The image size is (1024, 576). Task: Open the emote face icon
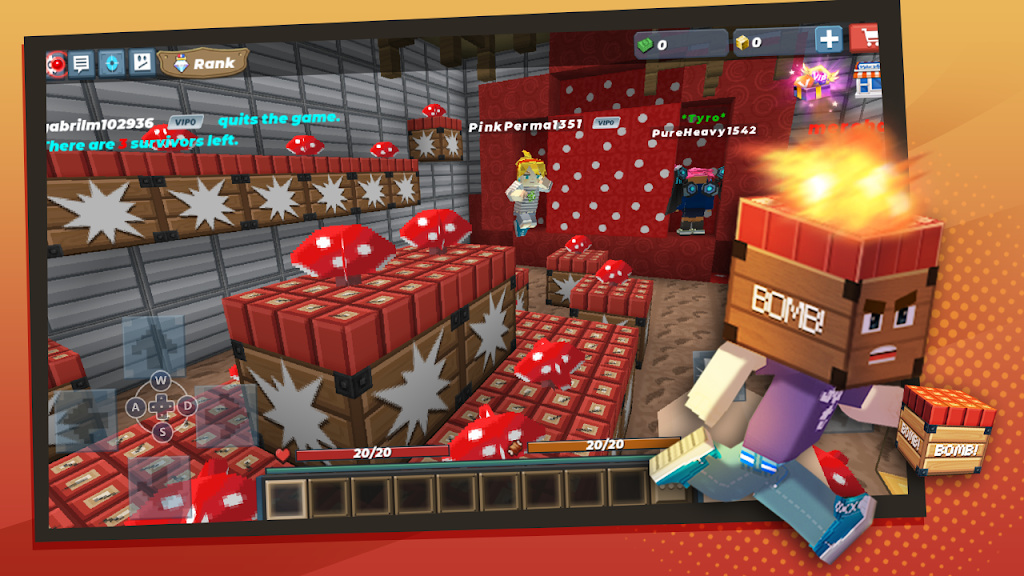pyautogui.click(x=142, y=63)
